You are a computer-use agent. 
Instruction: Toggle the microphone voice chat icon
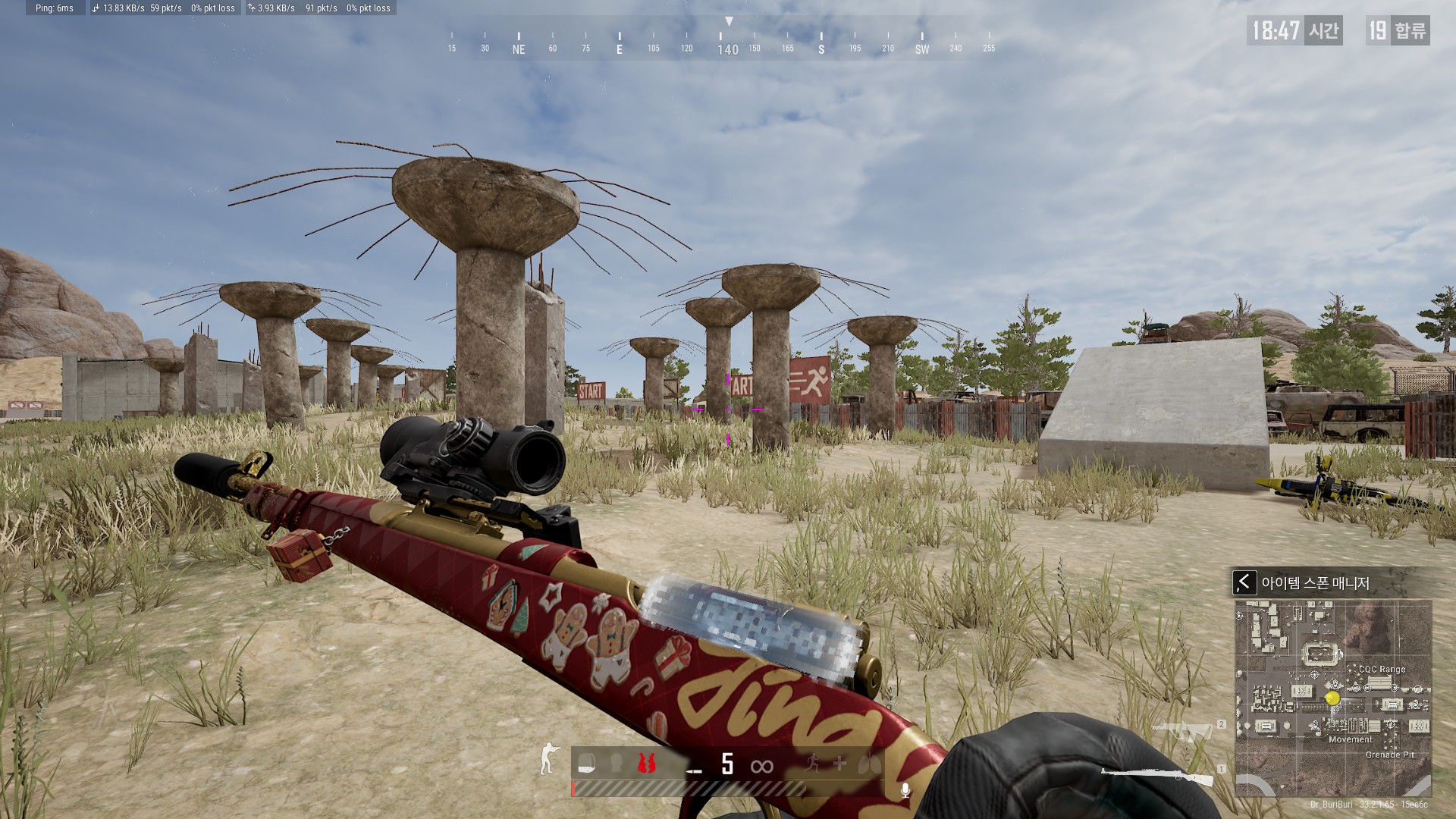tap(905, 791)
